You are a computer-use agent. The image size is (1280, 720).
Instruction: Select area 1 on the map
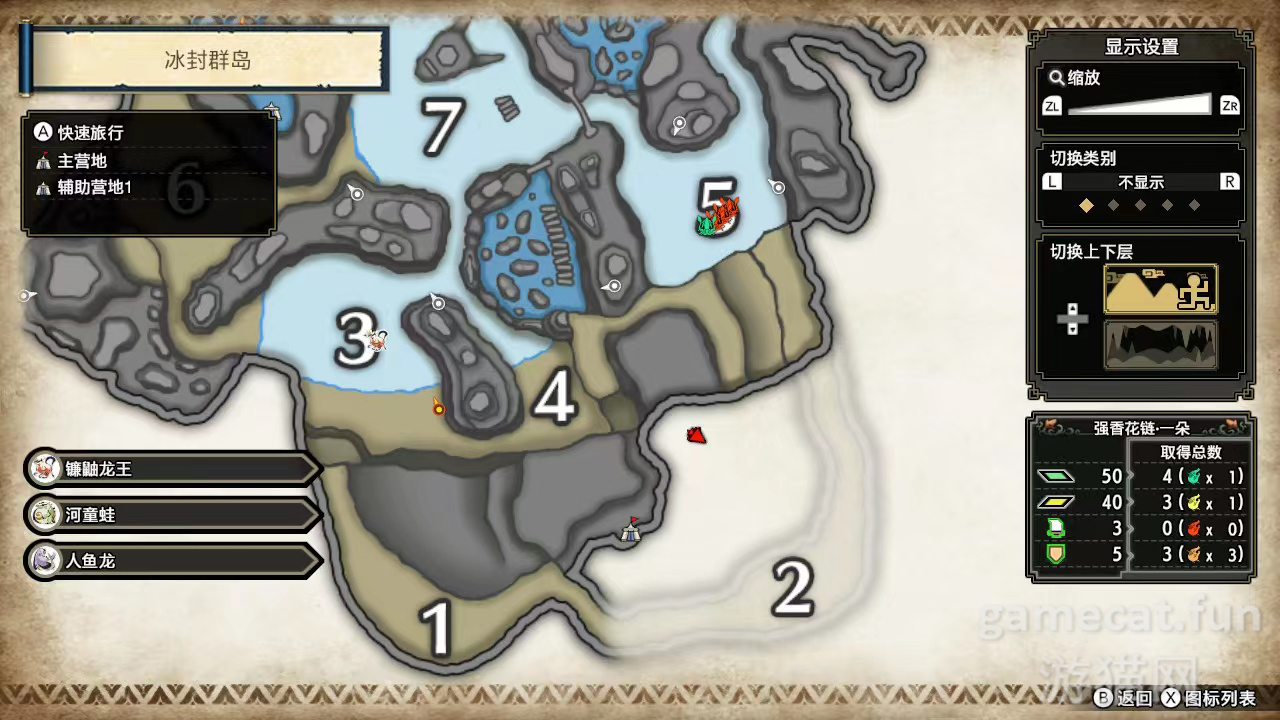[436, 628]
